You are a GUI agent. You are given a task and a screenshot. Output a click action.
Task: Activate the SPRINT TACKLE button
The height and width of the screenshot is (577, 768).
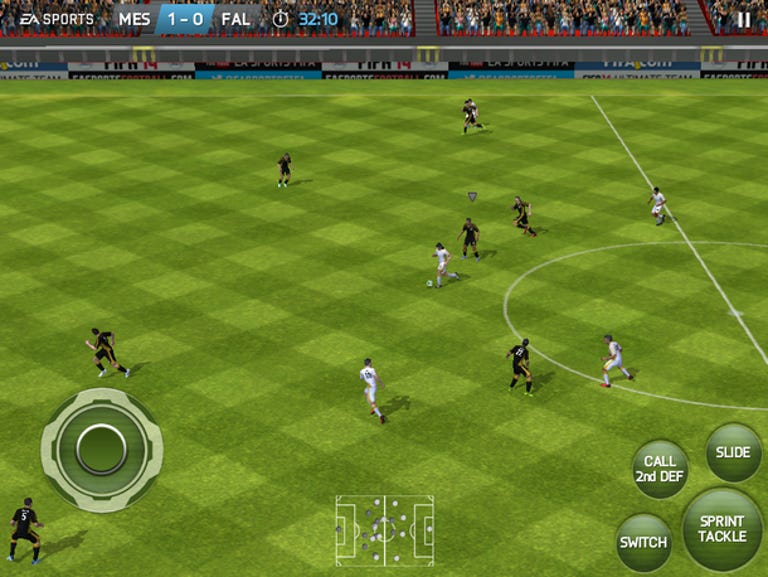(x=722, y=529)
